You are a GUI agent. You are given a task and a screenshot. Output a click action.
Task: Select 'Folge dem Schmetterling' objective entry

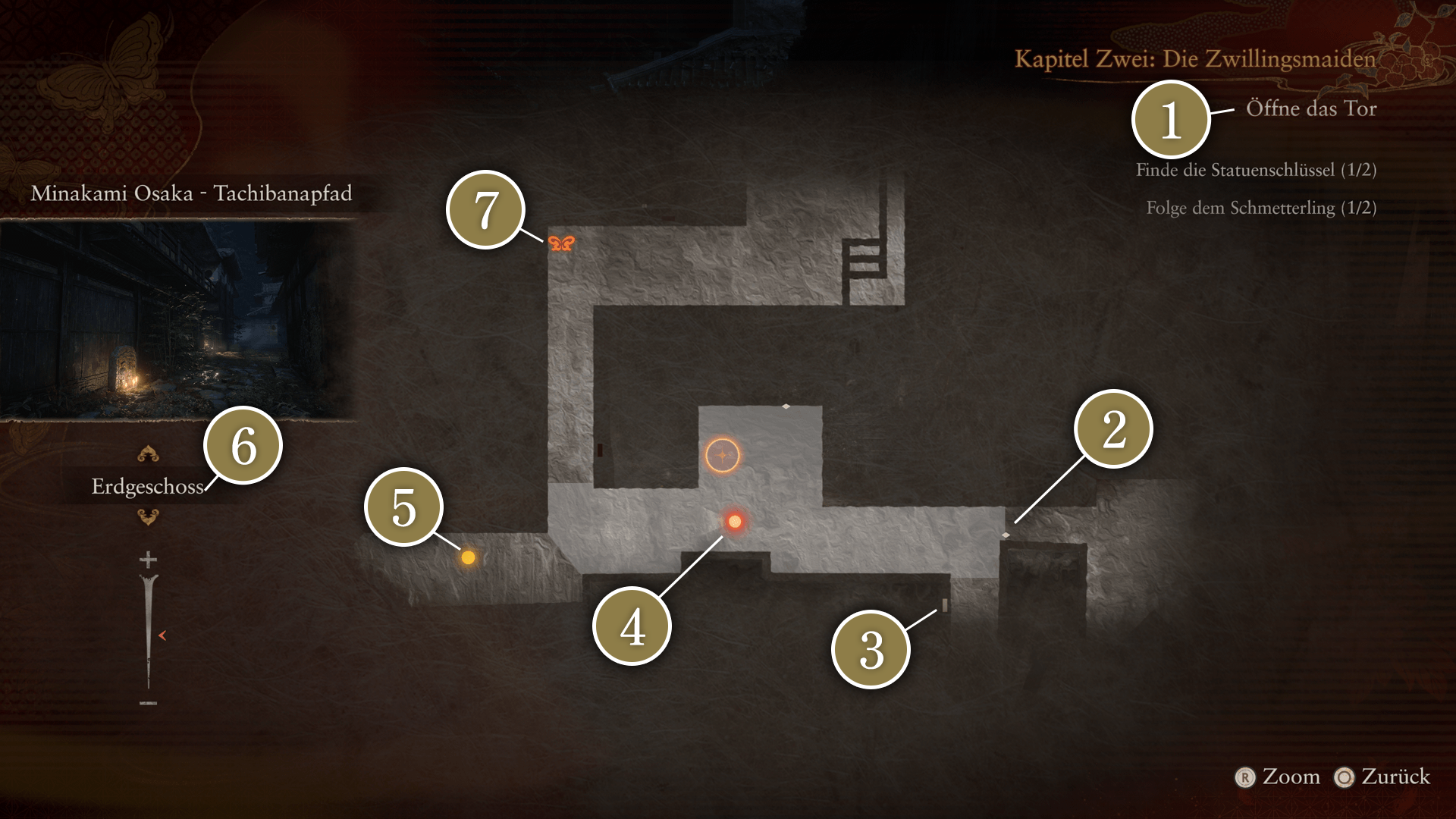(x=1260, y=208)
